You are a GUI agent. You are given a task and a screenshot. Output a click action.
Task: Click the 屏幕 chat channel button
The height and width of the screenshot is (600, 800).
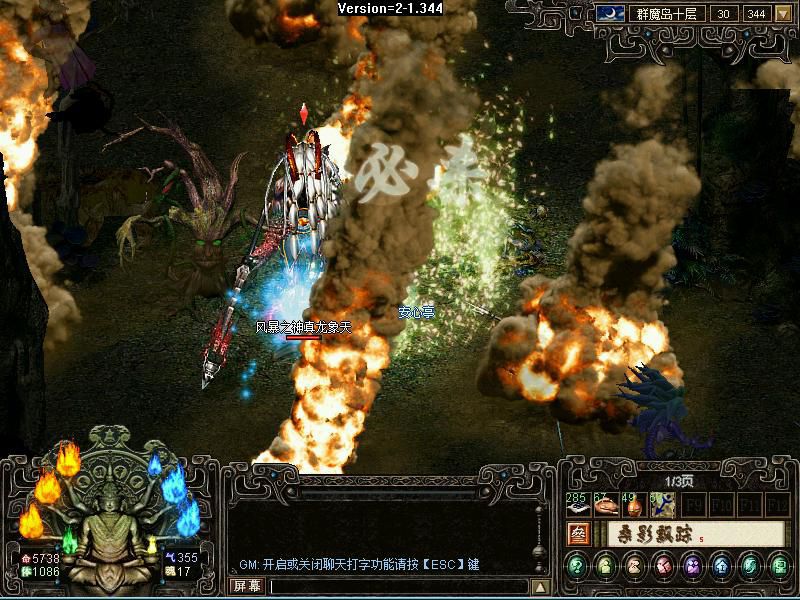pyautogui.click(x=246, y=586)
